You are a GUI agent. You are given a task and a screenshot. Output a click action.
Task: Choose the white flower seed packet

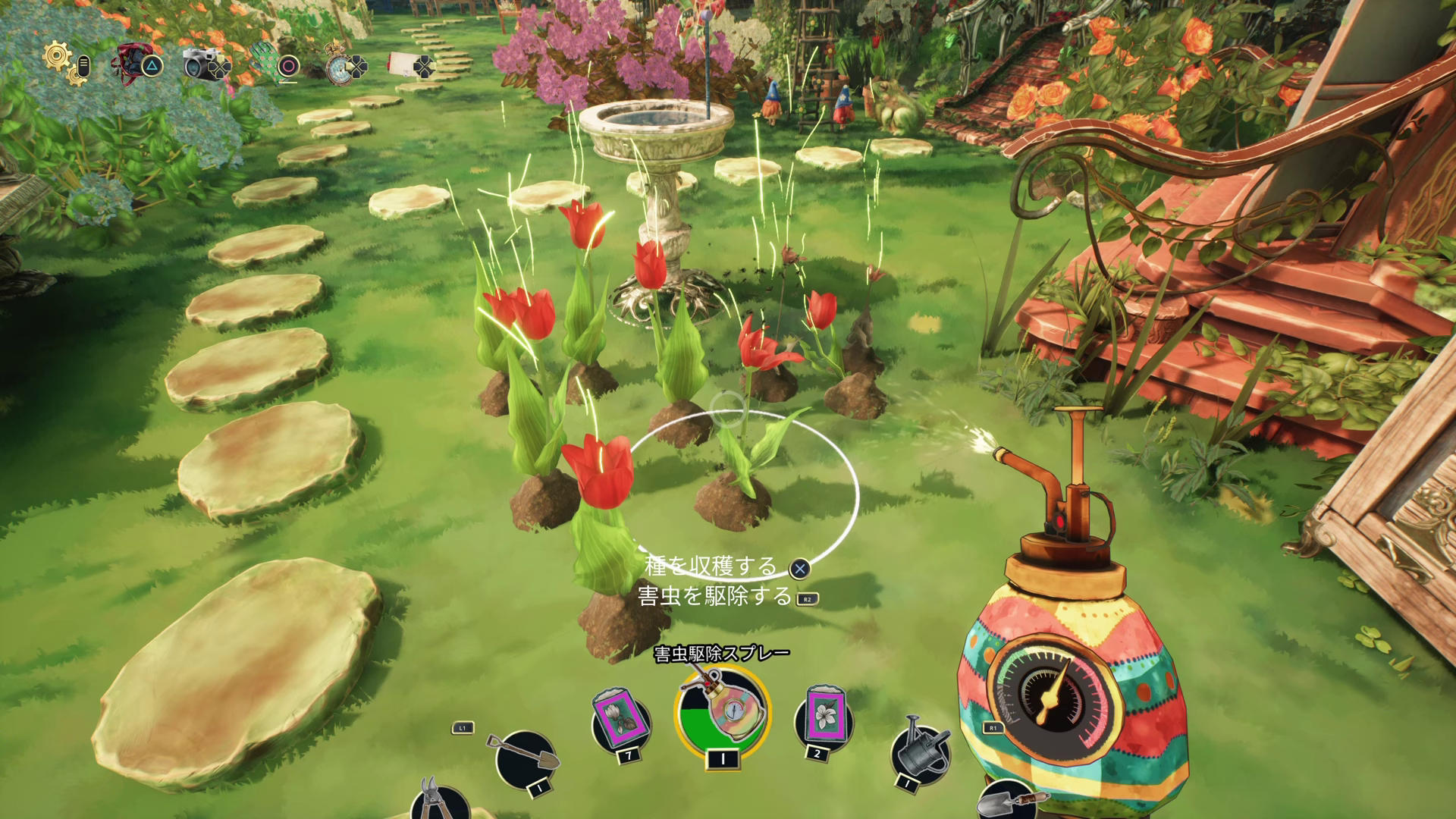coord(821,717)
